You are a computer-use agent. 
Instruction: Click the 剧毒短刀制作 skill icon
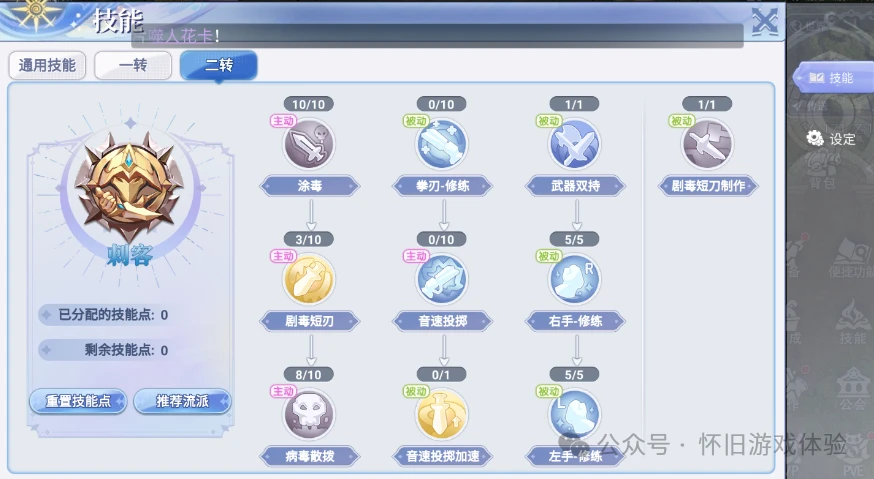pyautogui.click(x=707, y=144)
